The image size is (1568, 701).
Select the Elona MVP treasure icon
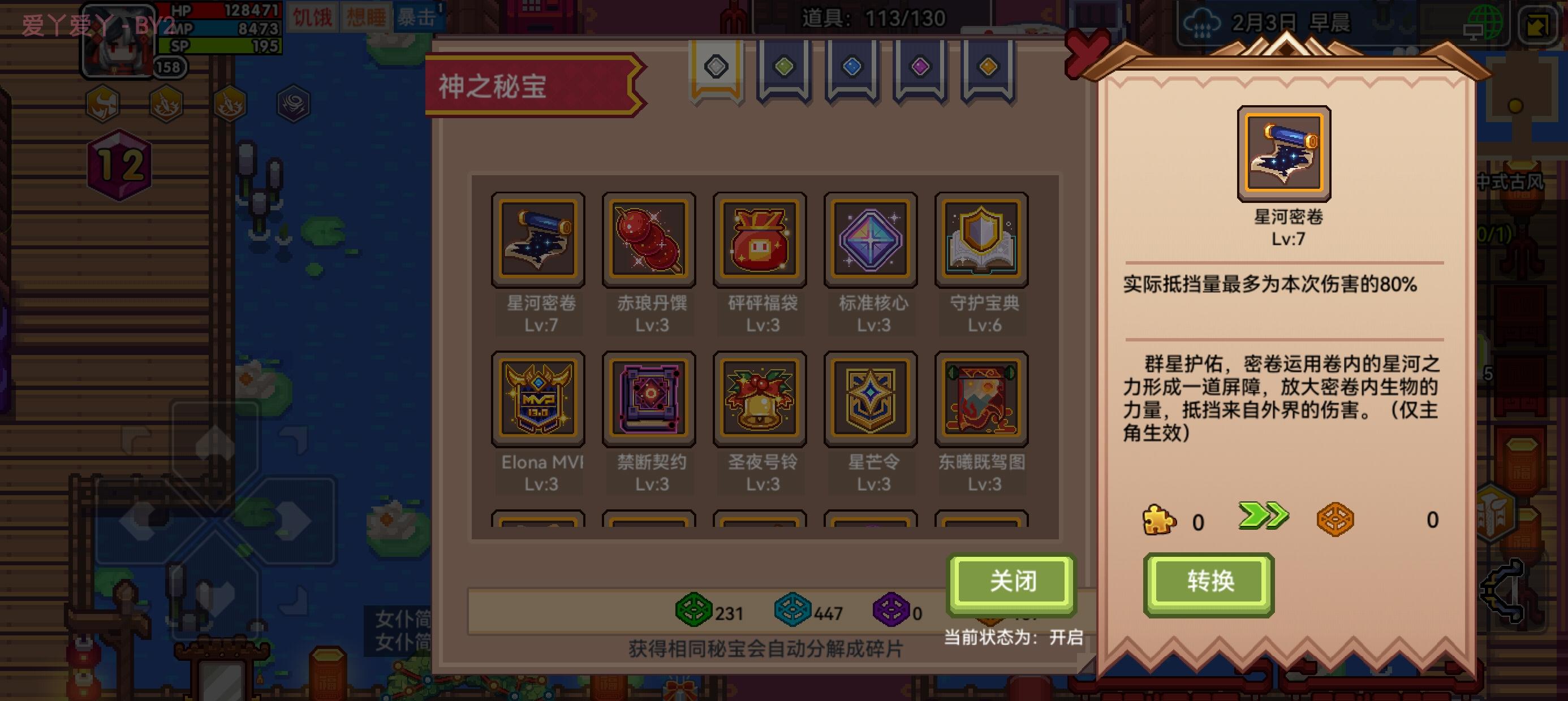538,399
